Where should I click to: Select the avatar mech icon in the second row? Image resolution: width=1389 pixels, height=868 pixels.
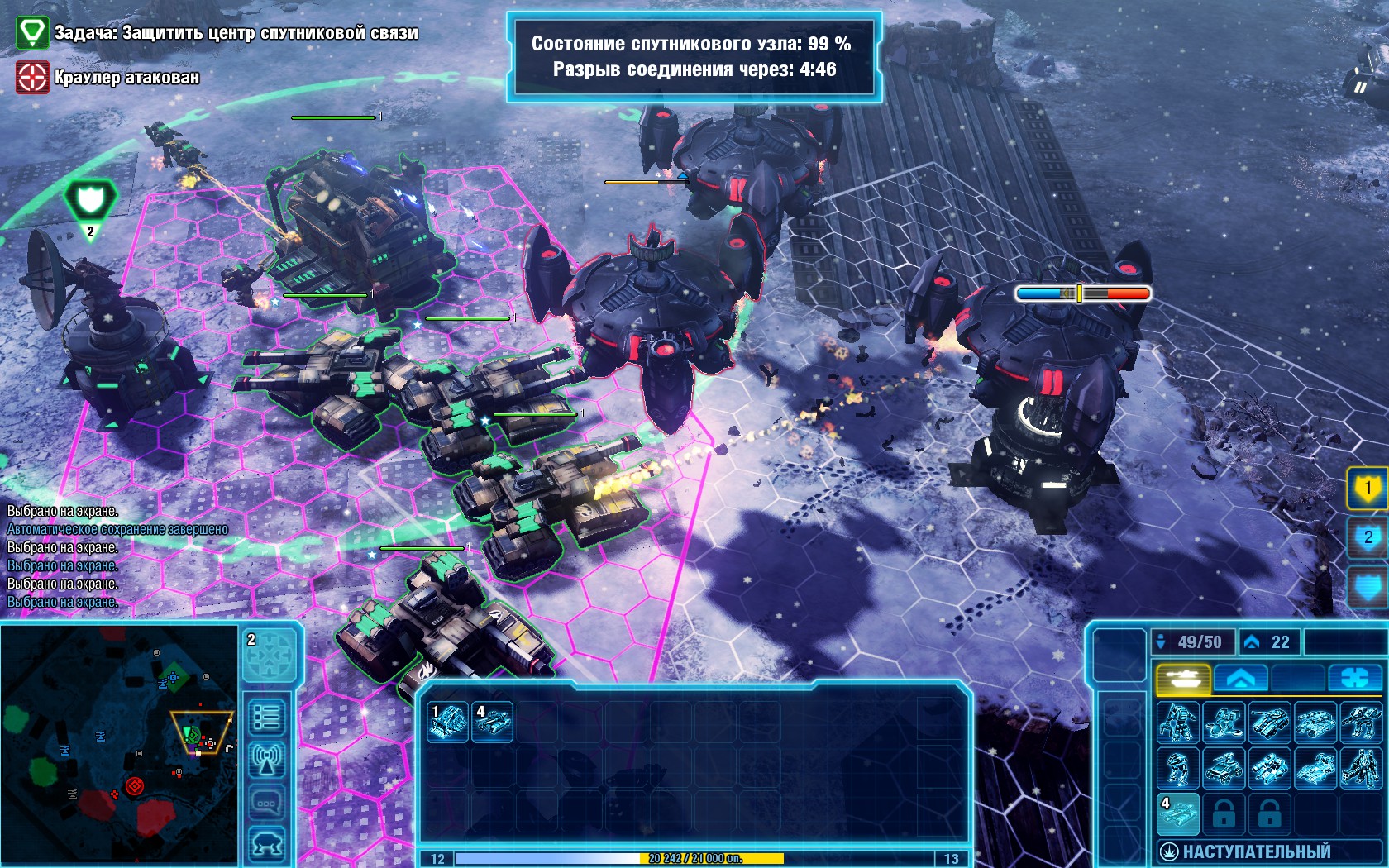point(1361,769)
